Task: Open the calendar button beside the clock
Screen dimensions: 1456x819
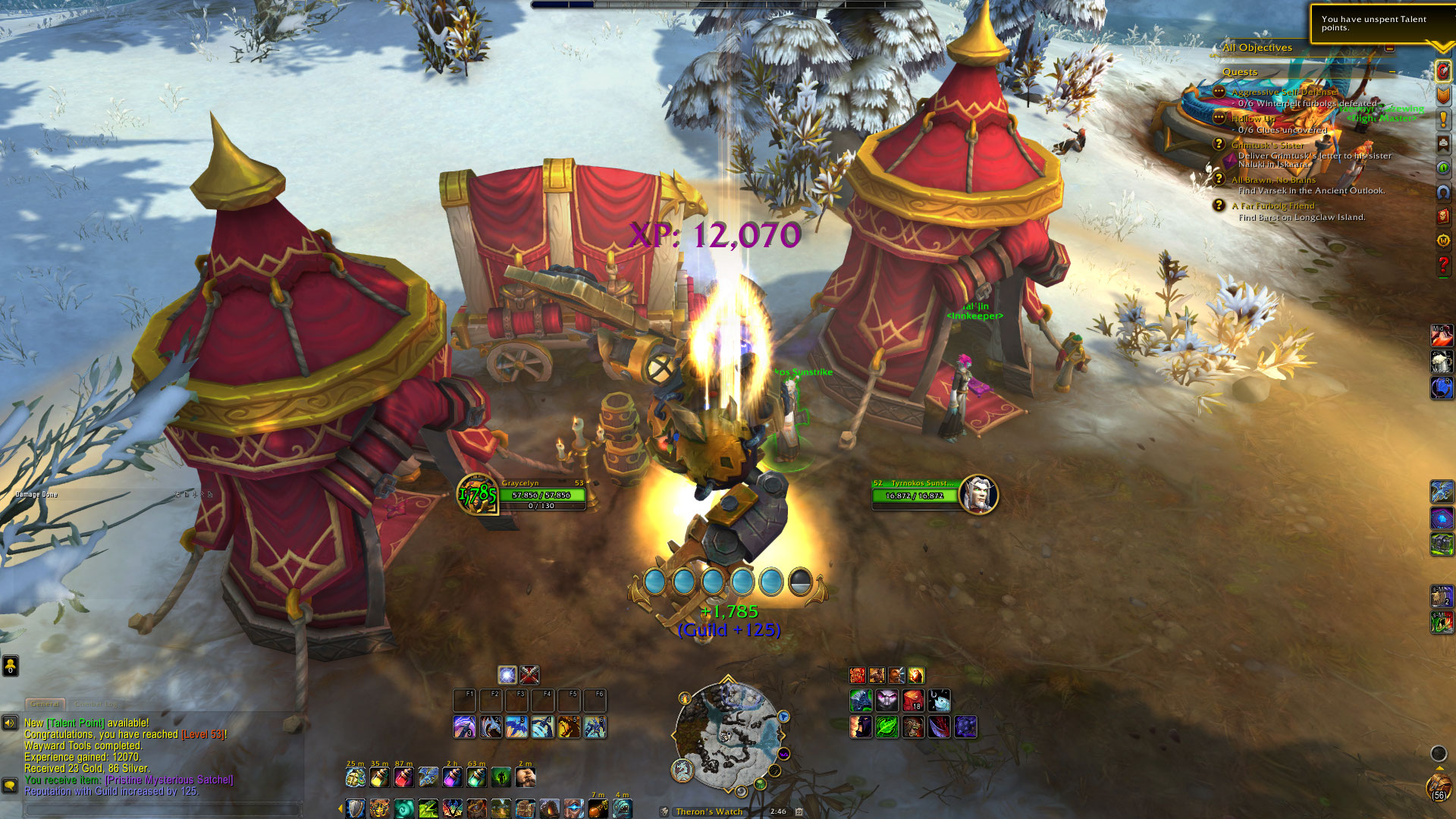Action: click(x=799, y=811)
